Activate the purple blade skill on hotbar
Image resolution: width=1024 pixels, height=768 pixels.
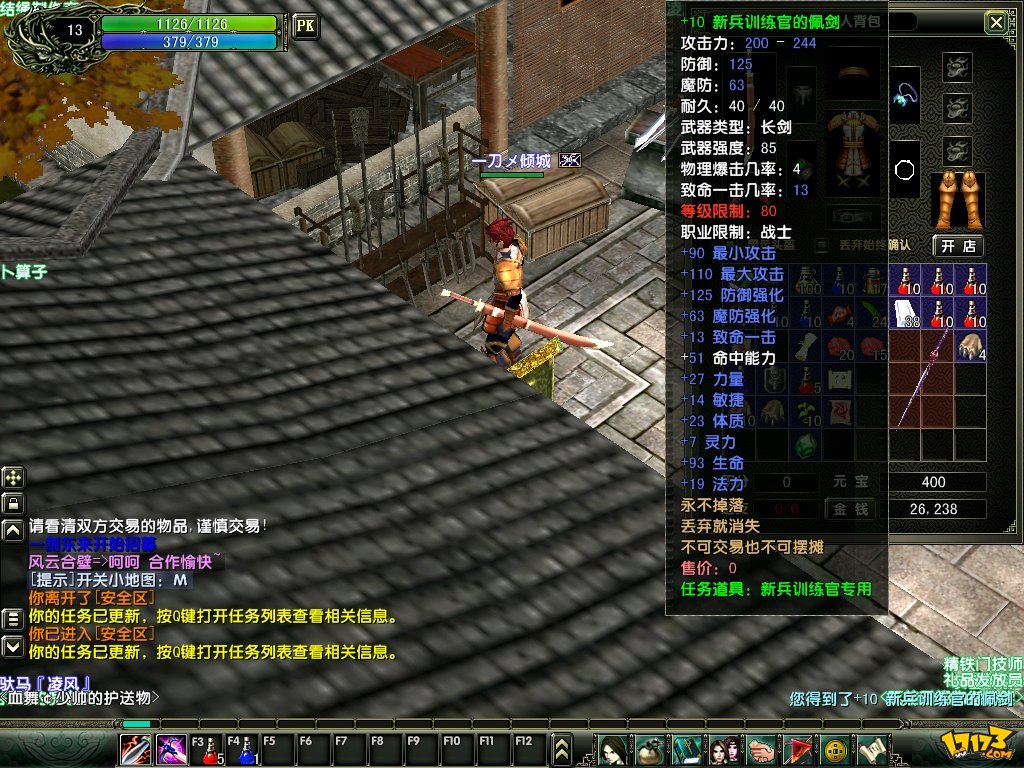[170, 749]
